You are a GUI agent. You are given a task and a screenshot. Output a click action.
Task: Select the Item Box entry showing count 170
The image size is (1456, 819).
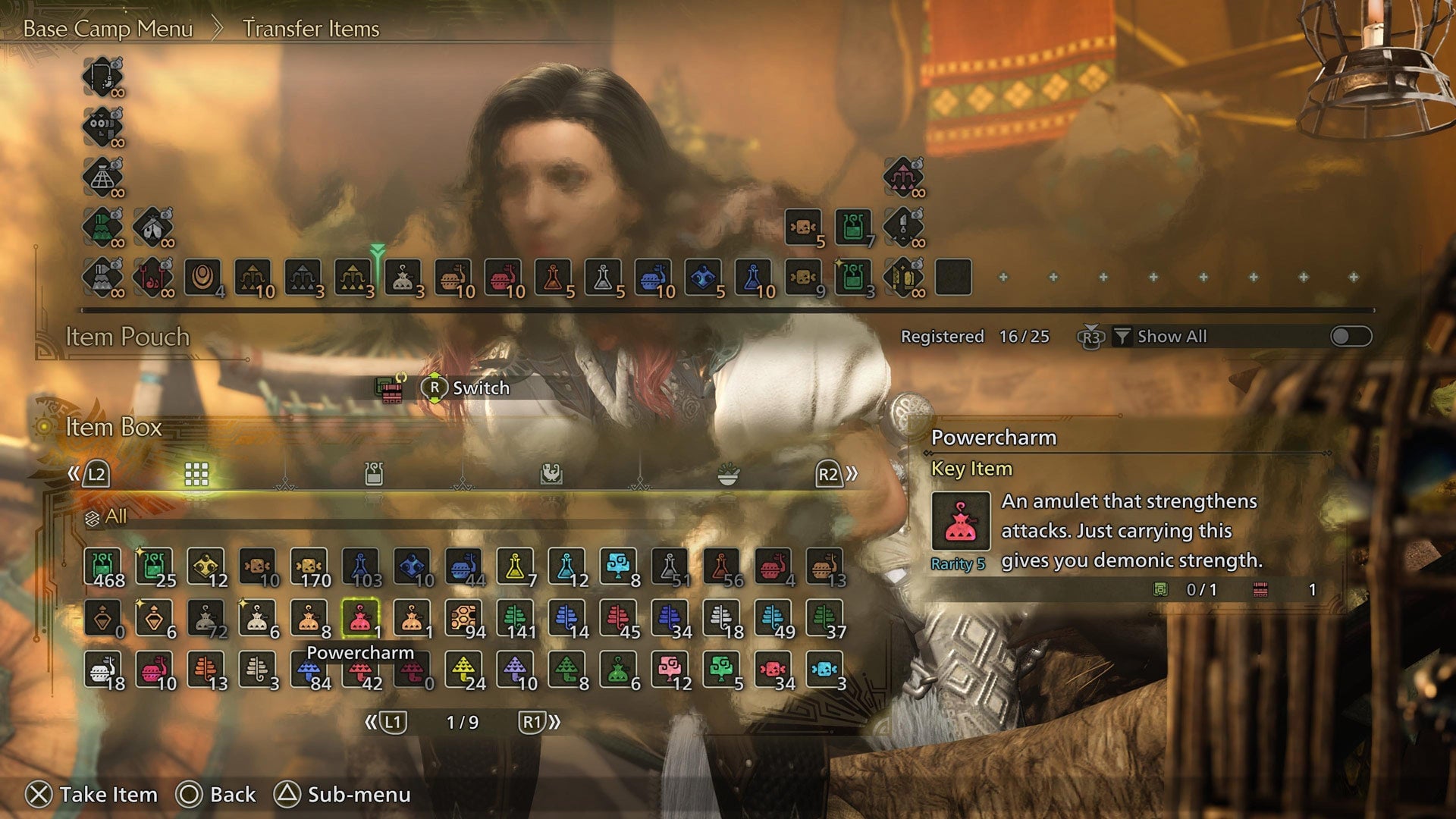[308, 565]
